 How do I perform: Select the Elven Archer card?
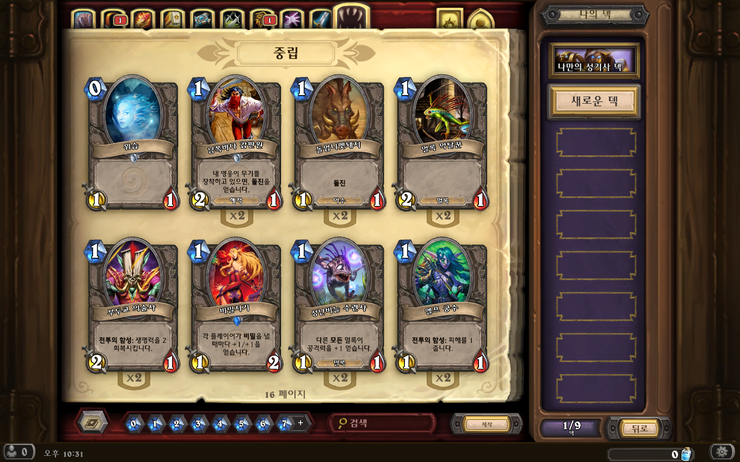(442, 305)
